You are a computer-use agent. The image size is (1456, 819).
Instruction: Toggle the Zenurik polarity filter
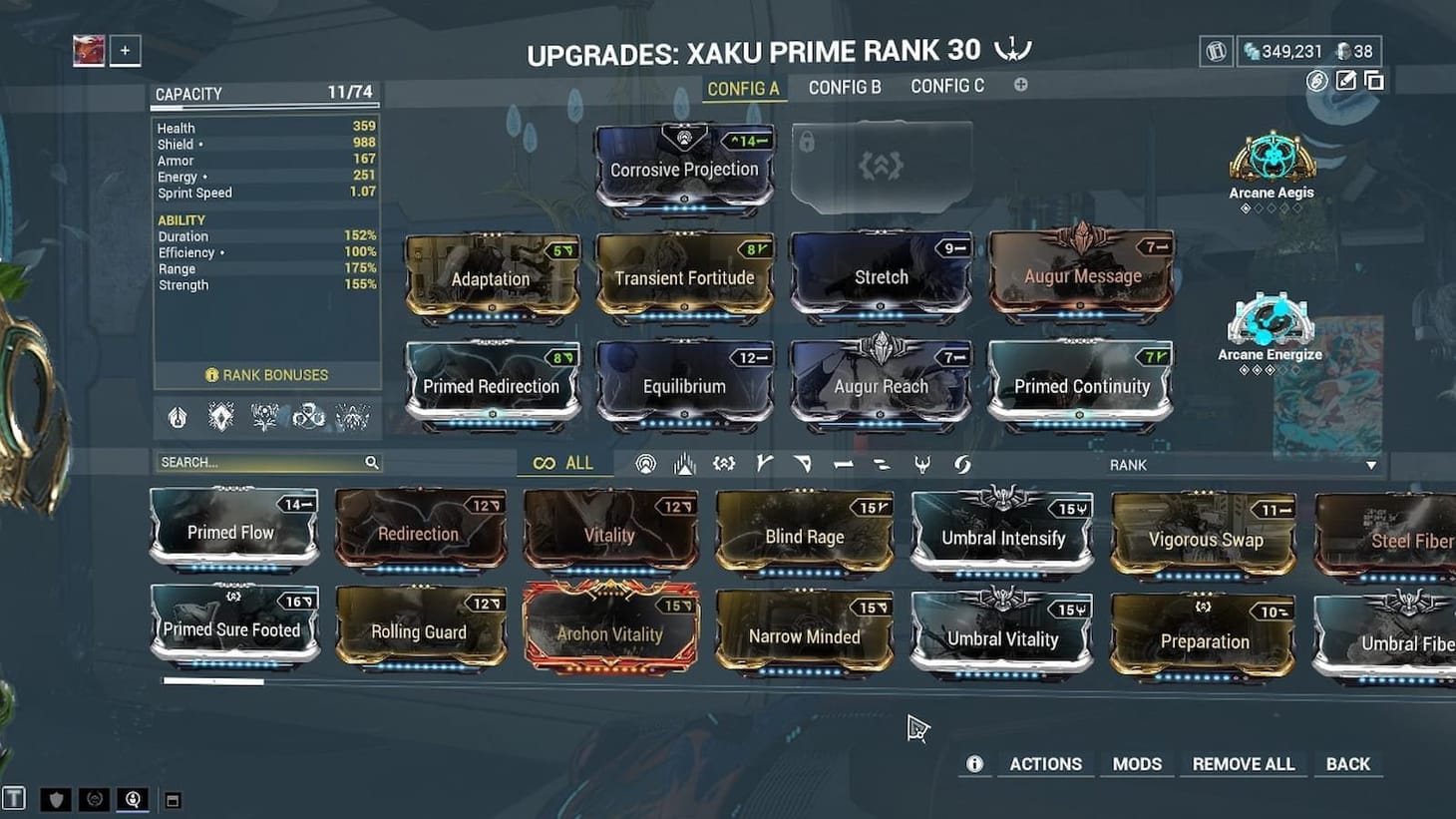click(x=880, y=462)
